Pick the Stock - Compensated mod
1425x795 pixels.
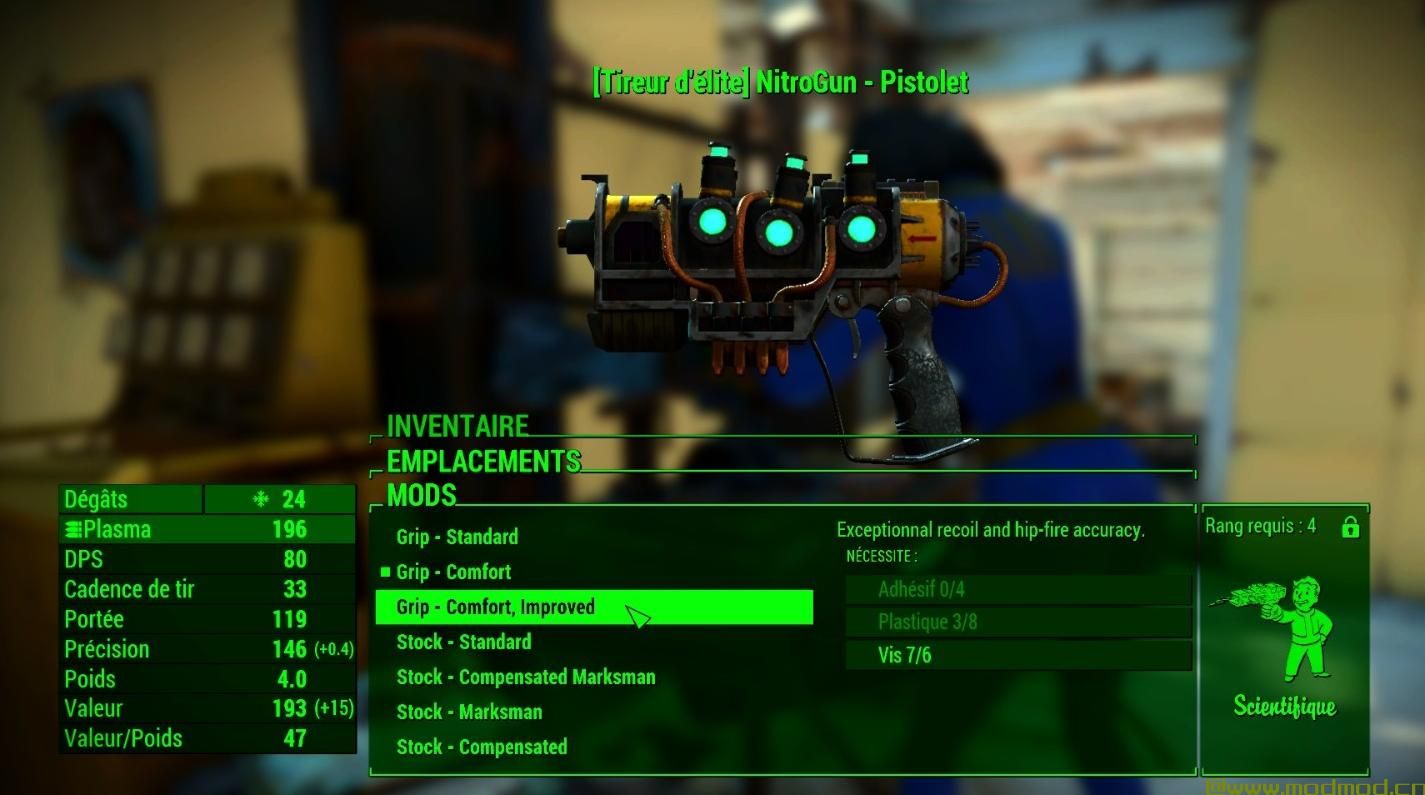481,747
